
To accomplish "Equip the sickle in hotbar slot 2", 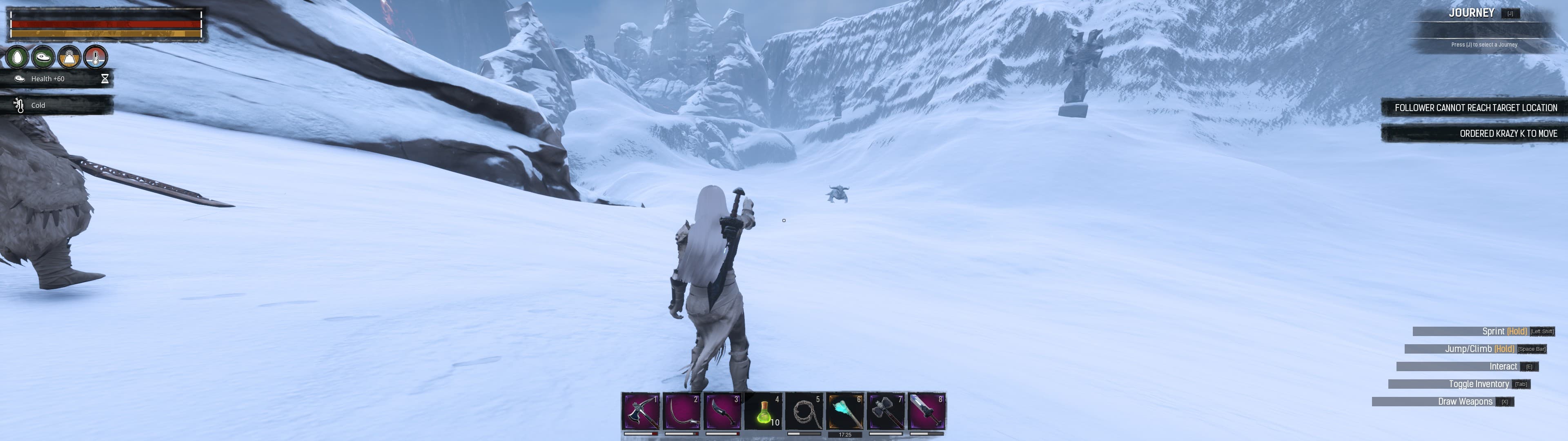I will (x=682, y=412).
